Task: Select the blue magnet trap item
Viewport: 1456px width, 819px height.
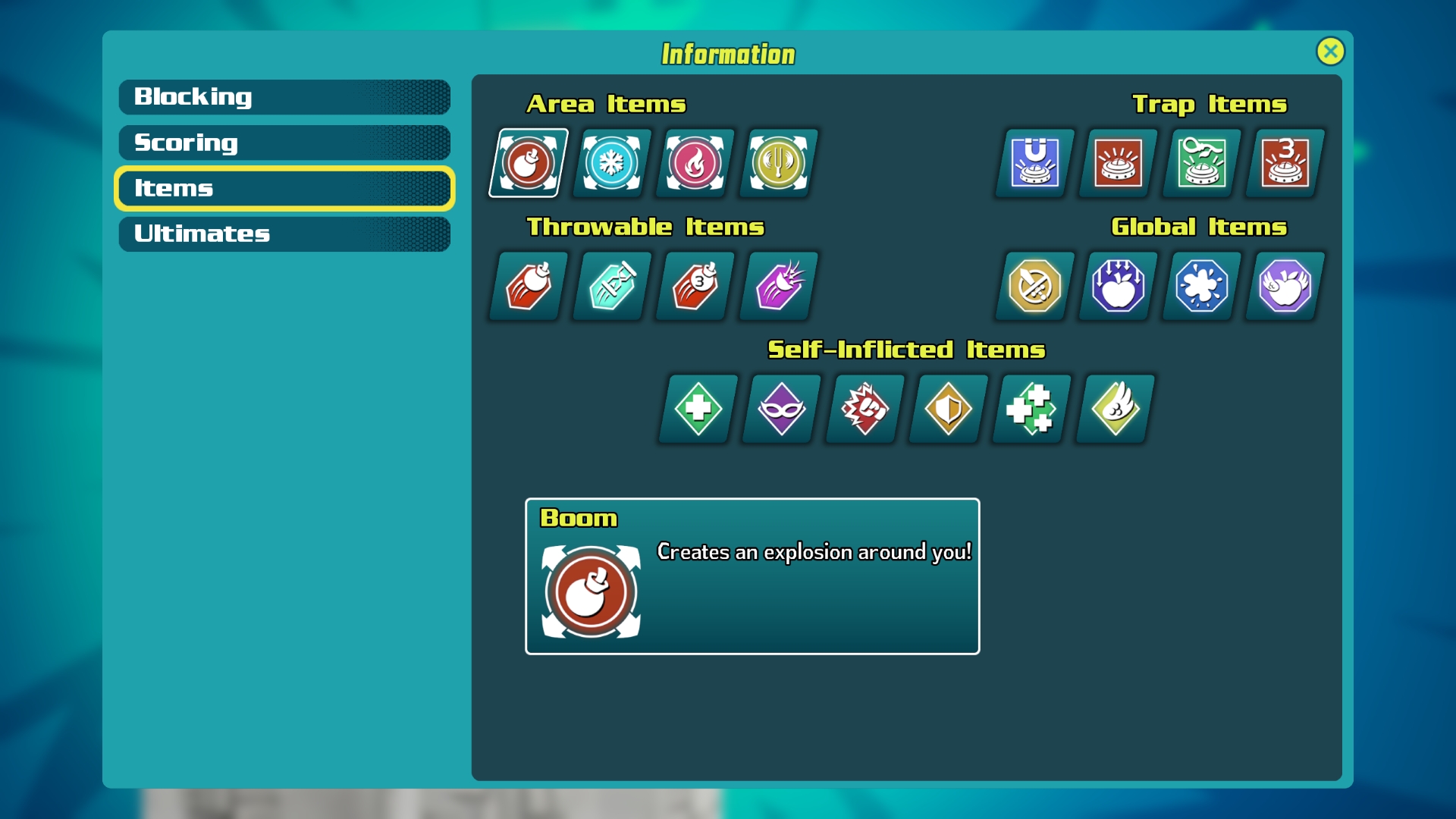Action: (x=1035, y=163)
